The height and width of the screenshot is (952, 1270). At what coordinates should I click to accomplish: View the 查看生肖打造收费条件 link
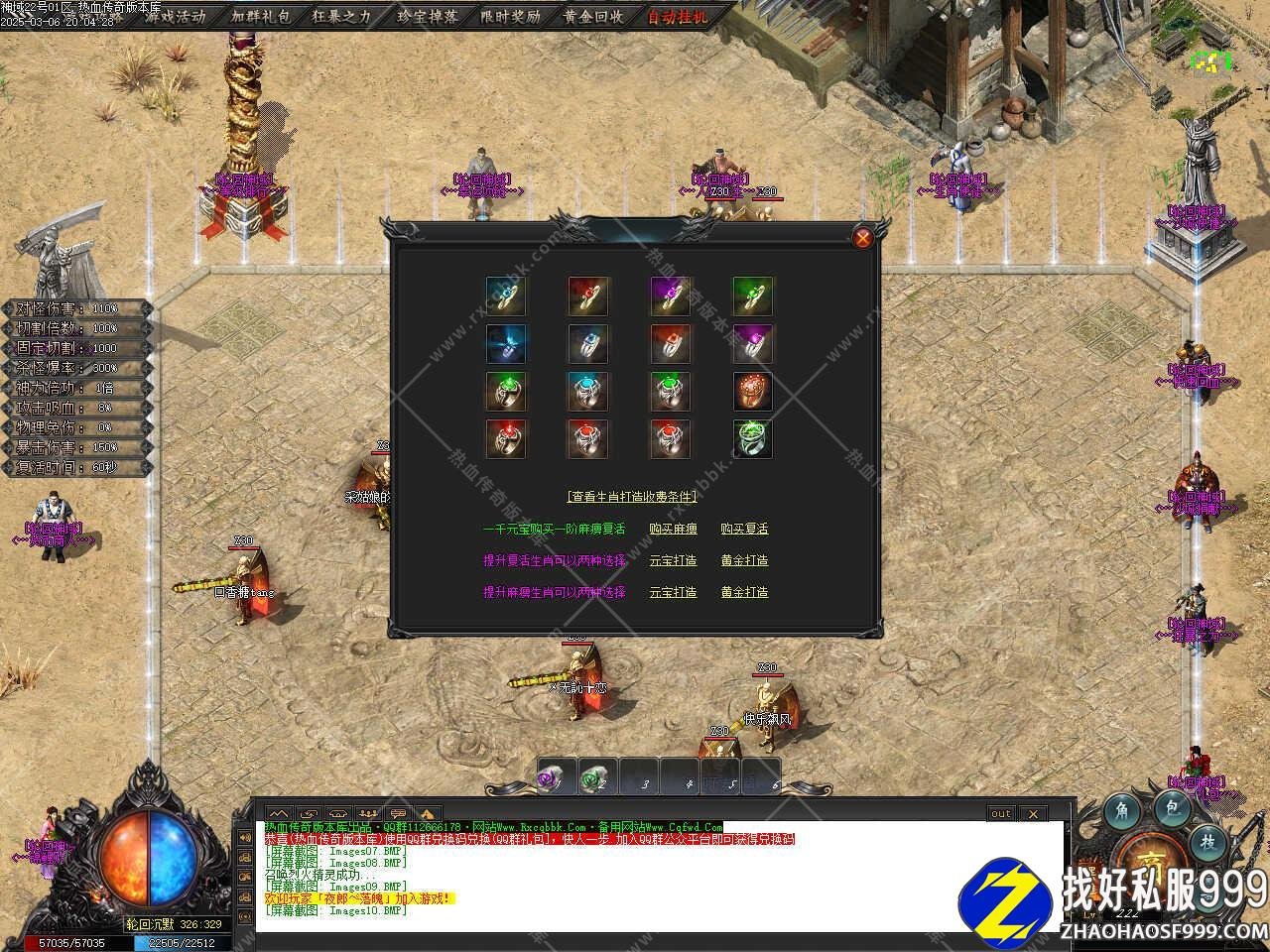pos(632,497)
